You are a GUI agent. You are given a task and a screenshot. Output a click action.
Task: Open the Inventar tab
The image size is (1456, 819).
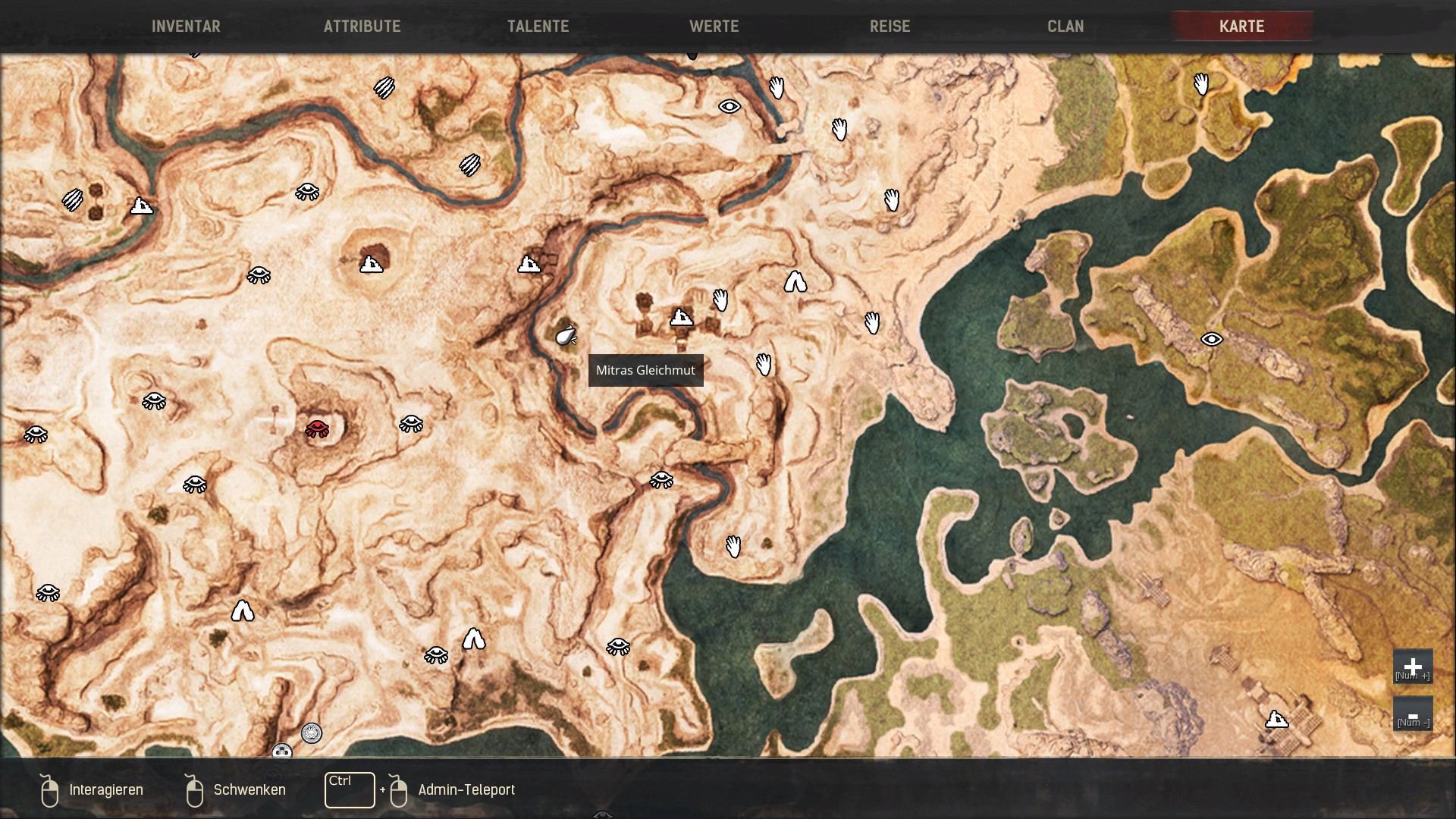tap(186, 27)
